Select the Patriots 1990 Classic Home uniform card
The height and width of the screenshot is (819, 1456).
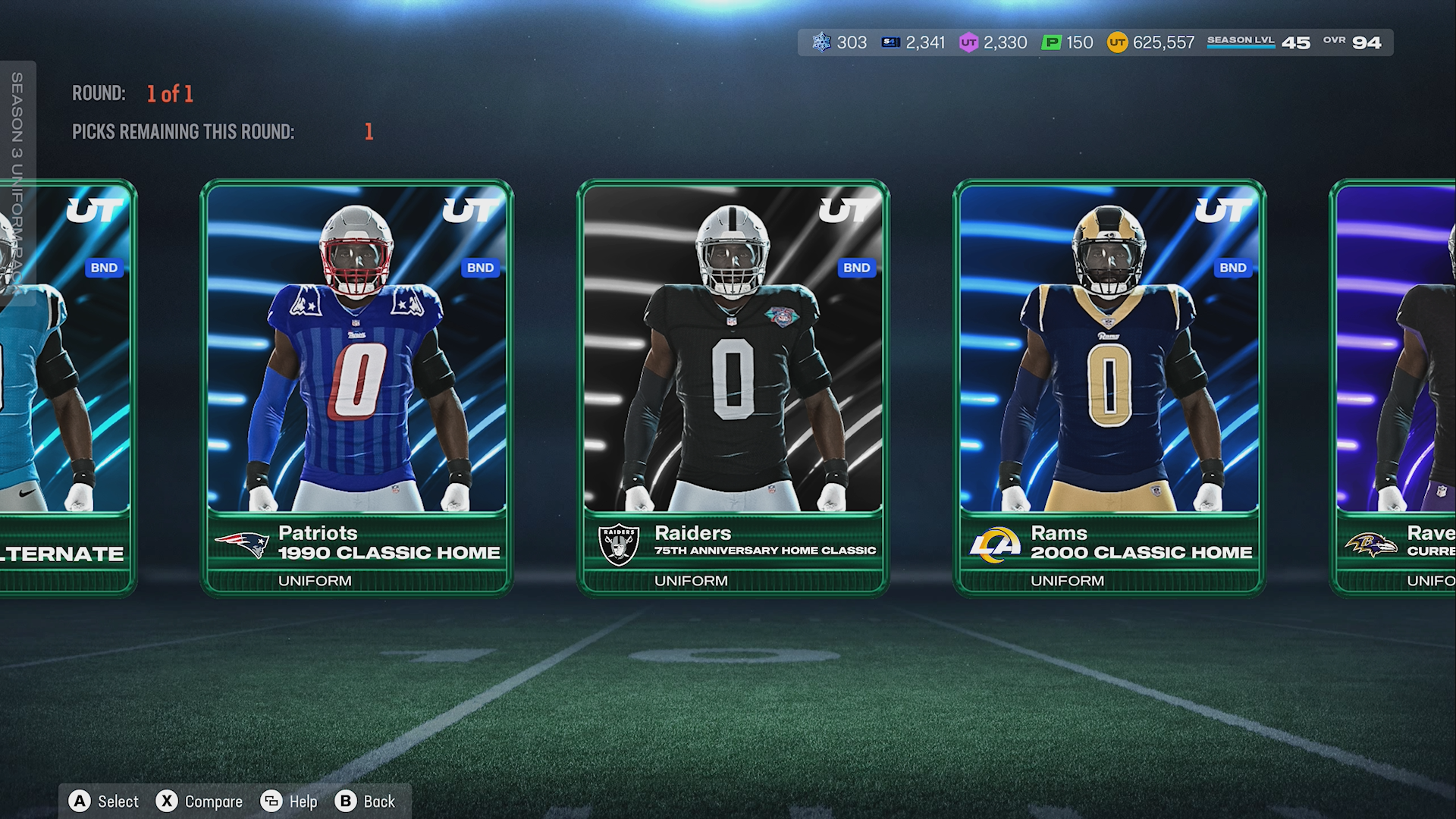pyautogui.click(x=356, y=387)
